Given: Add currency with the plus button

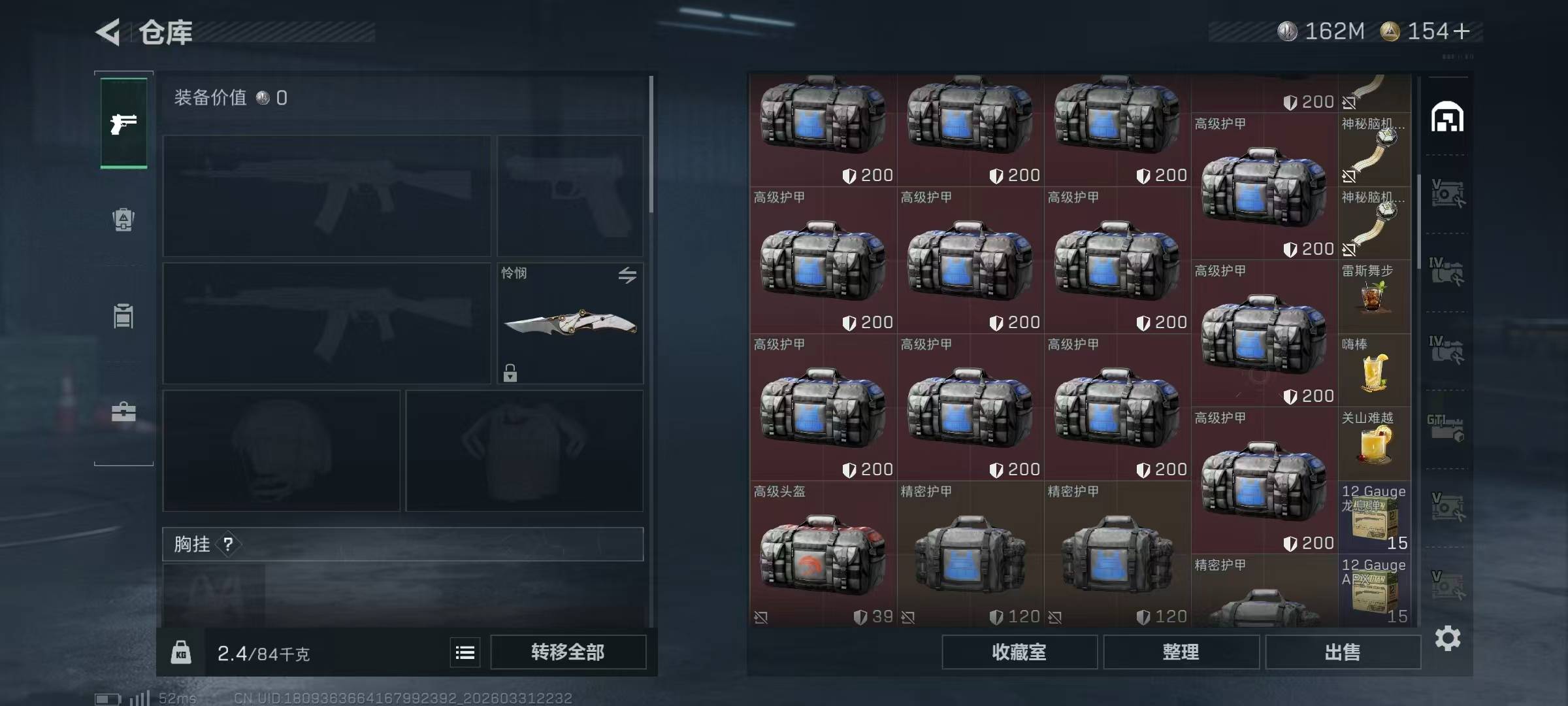Looking at the screenshot, I should coord(1462,31).
